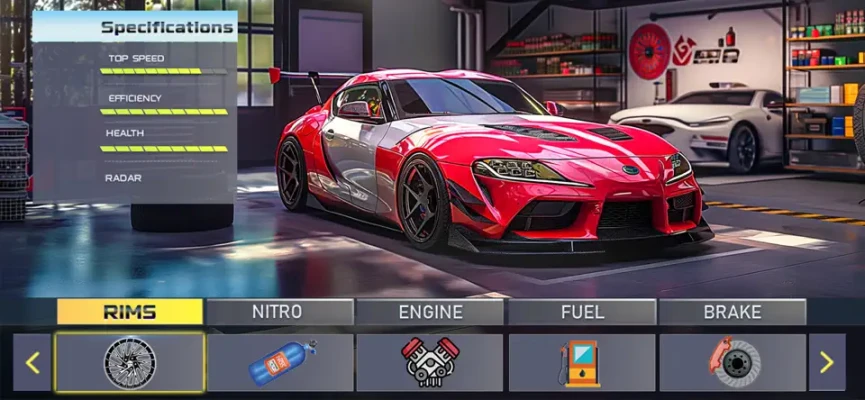Choose the FUEL tab

click(x=582, y=312)
